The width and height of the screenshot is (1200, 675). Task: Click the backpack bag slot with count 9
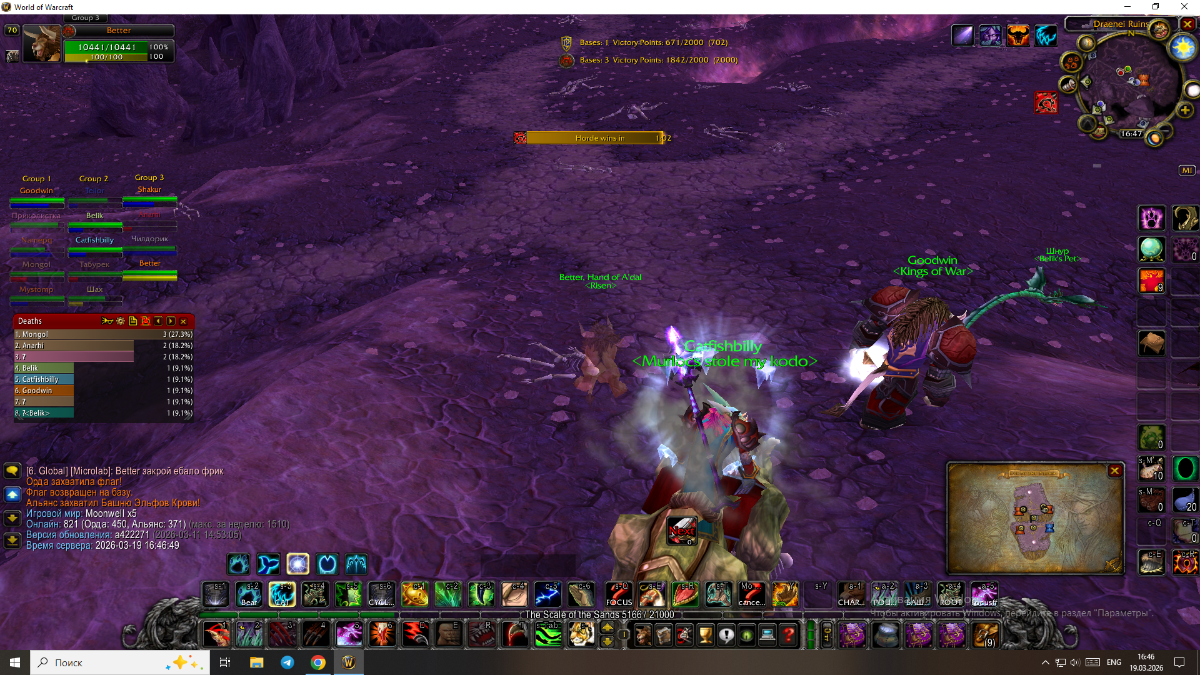984,634
